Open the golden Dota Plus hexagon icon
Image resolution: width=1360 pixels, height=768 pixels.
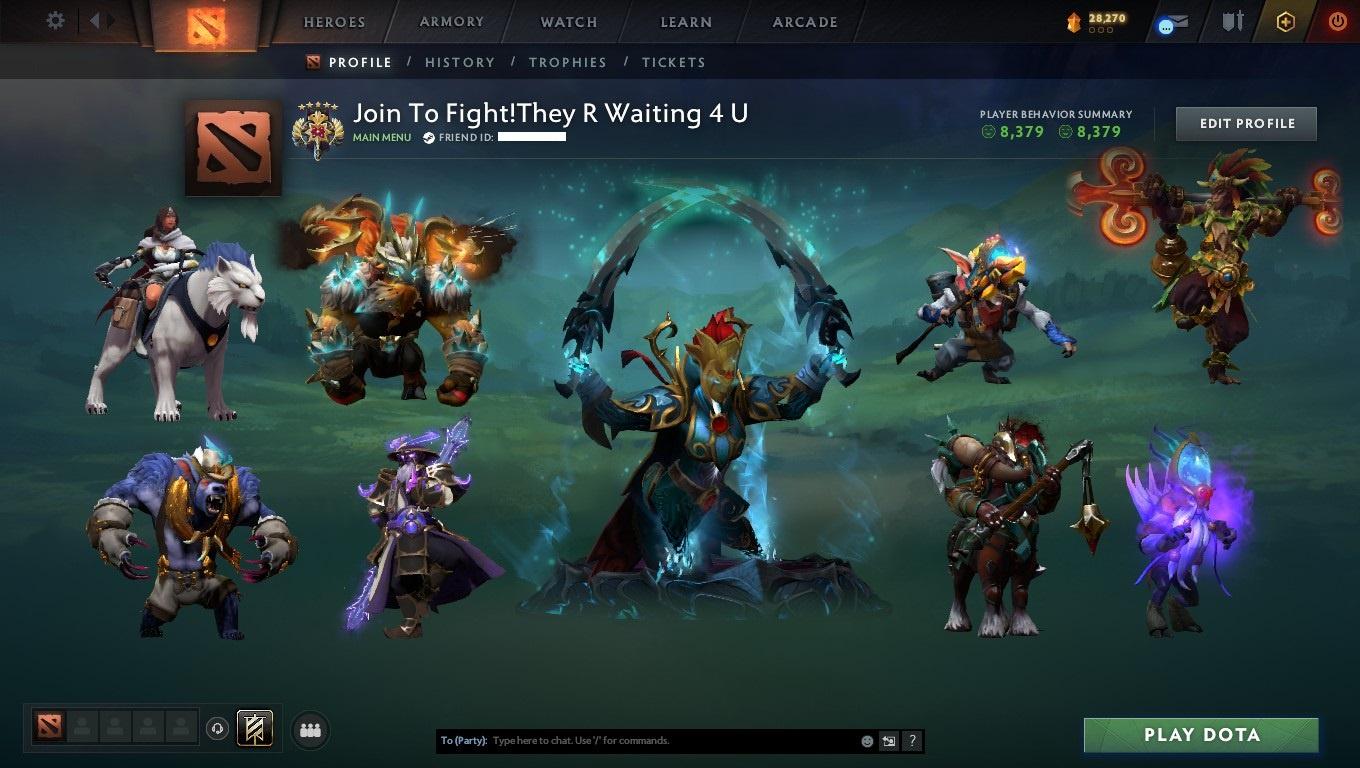click(1286, 20)
